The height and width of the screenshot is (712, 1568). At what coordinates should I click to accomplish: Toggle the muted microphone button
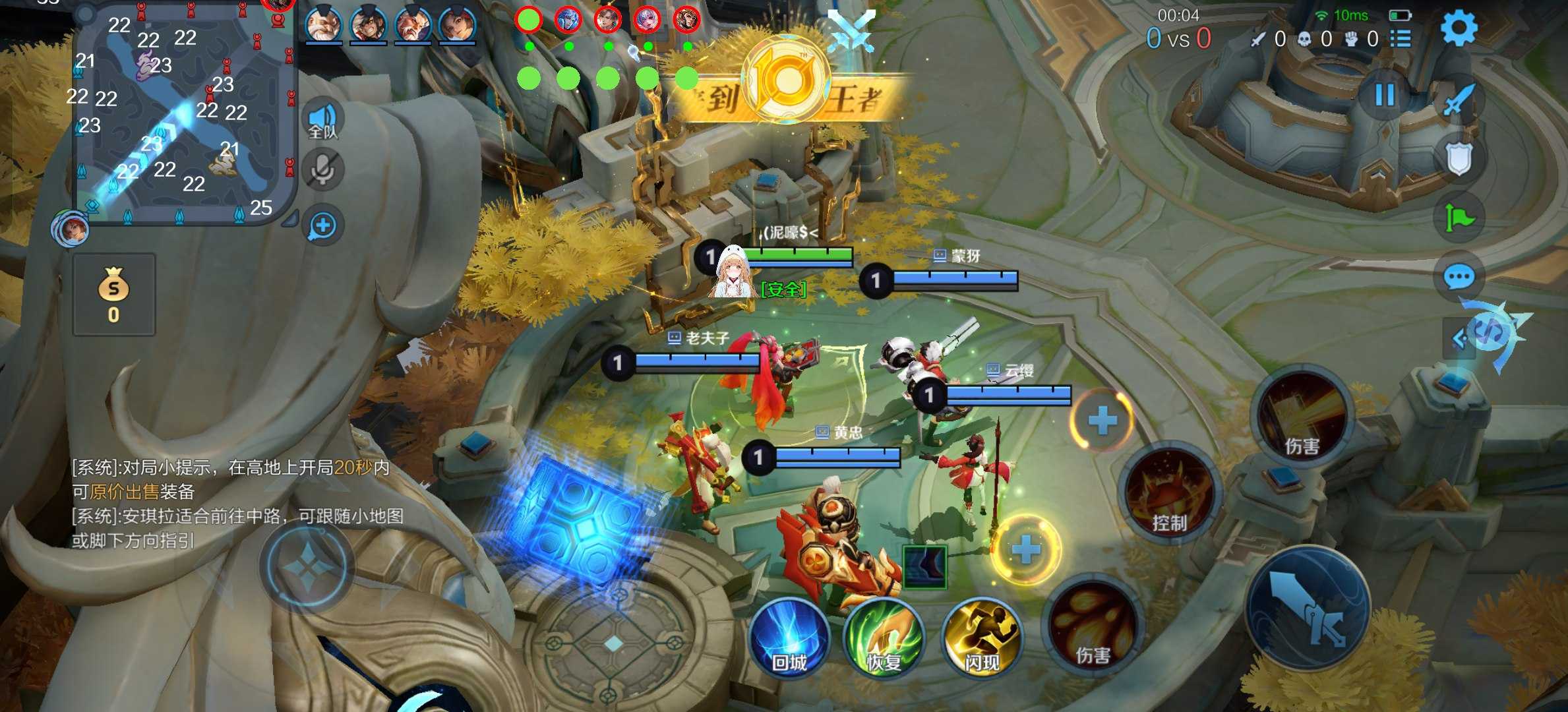point(322,170)
